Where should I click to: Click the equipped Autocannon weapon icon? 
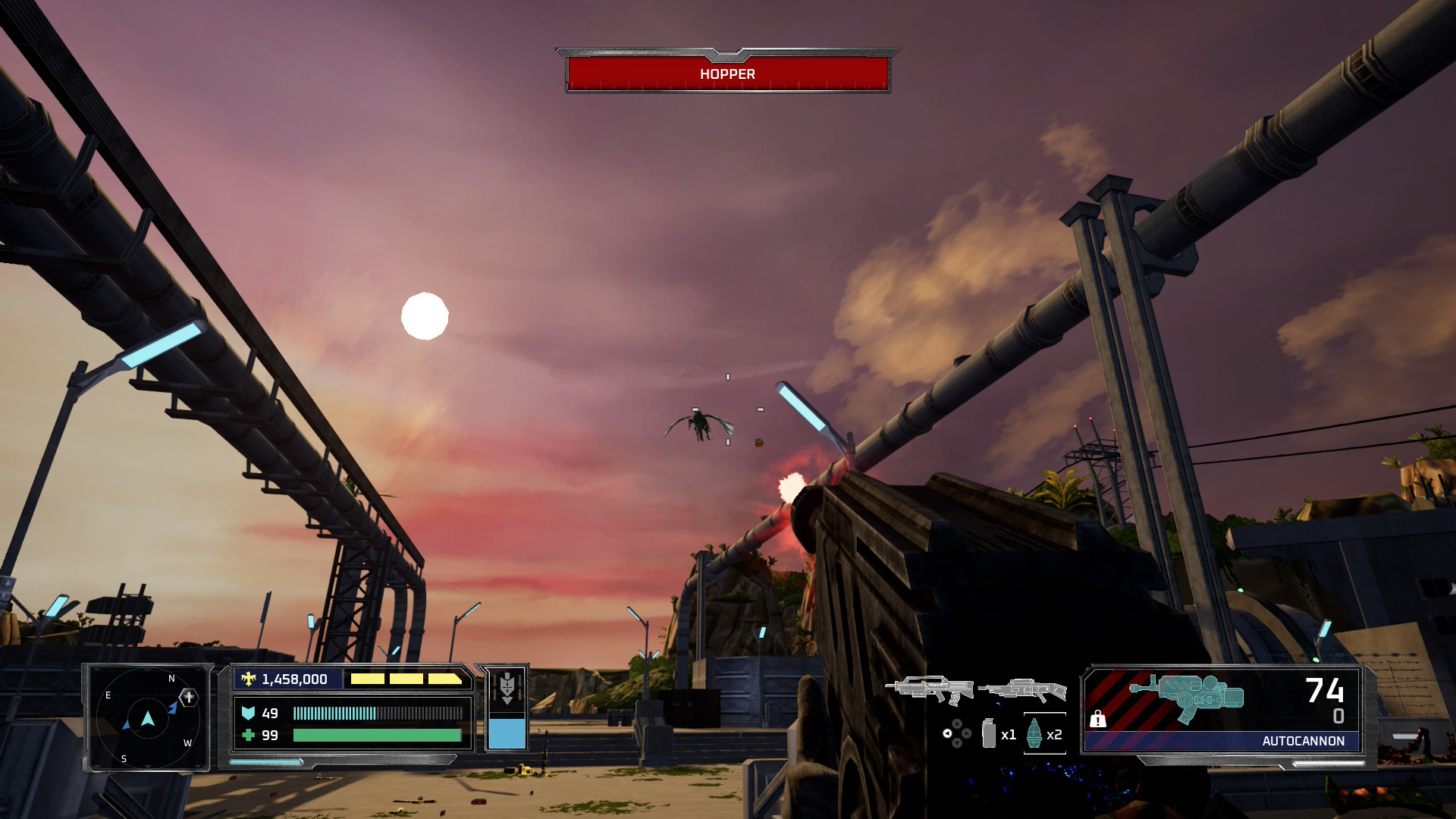[x=1187, y=697]
